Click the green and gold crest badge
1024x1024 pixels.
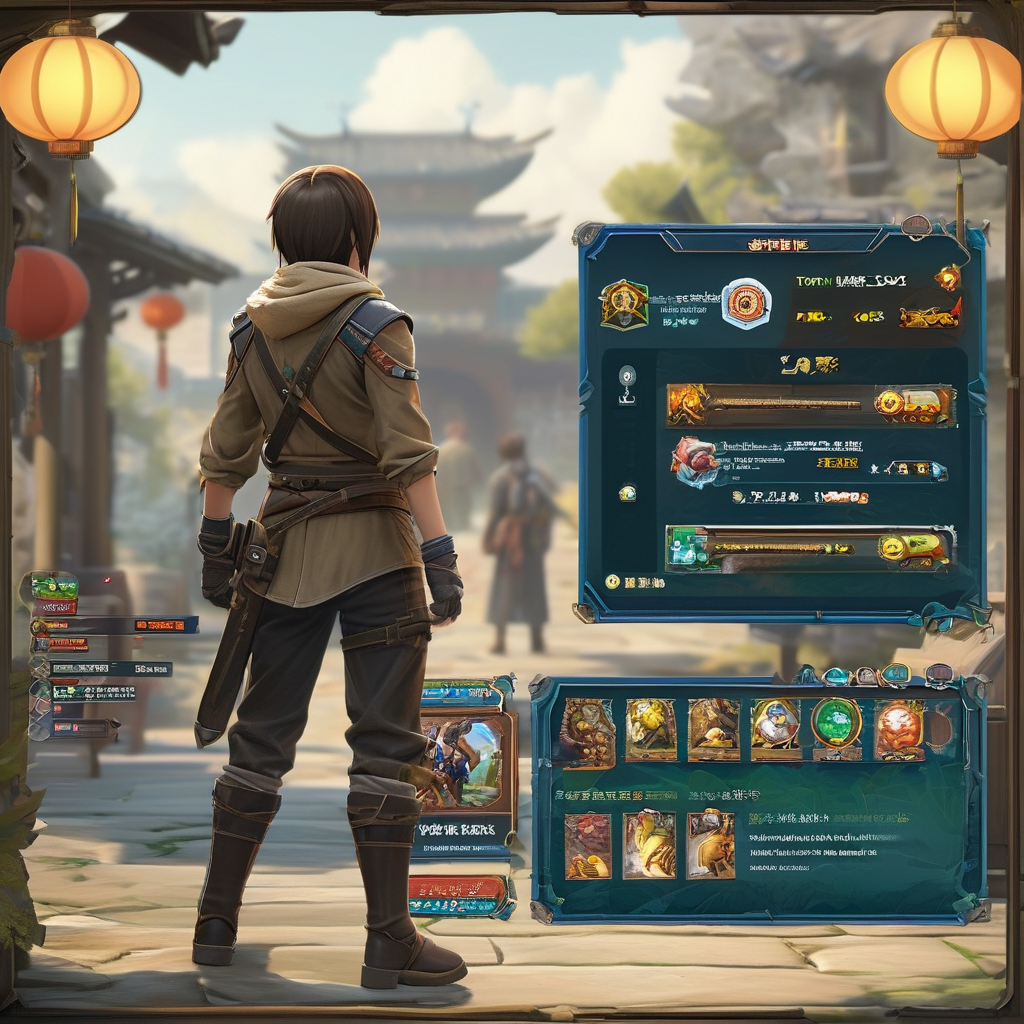tap(624, 304)
